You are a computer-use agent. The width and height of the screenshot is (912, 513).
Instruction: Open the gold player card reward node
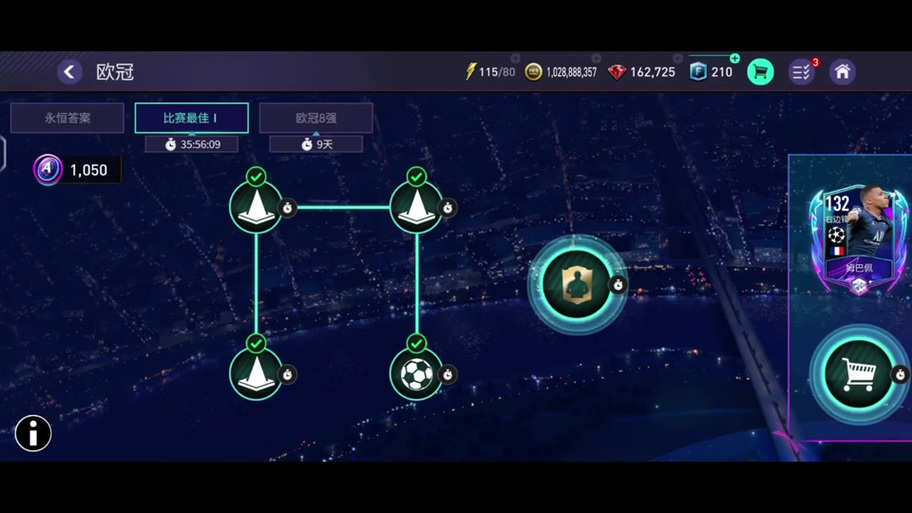point(576,286)
